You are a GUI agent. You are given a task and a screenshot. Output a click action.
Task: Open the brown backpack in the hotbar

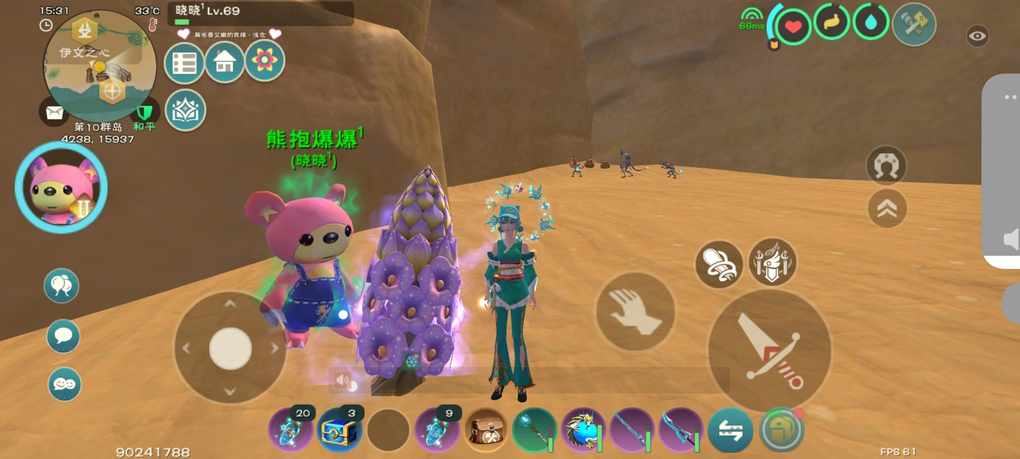point(486,430)
